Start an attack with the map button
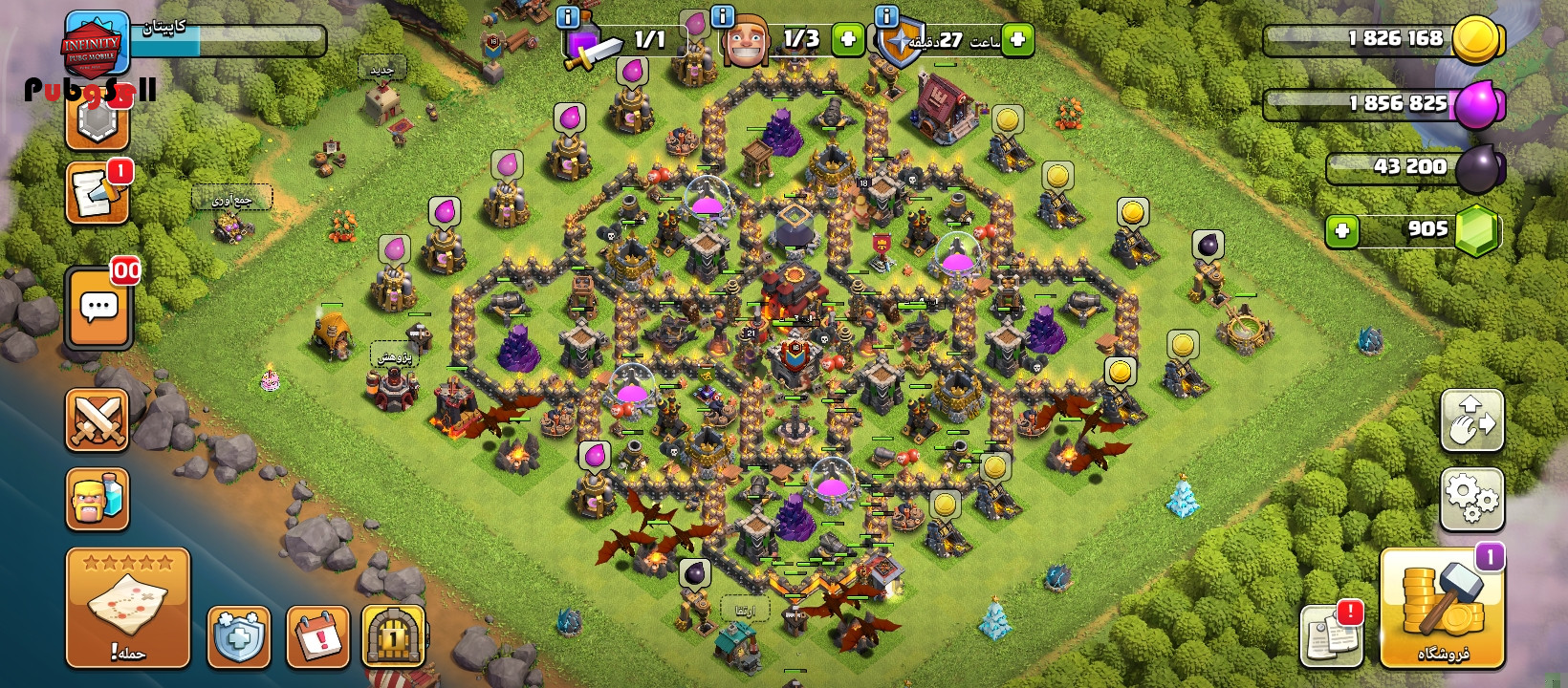The height and width of the screenshot is (688, 1568). click(127, 608)
